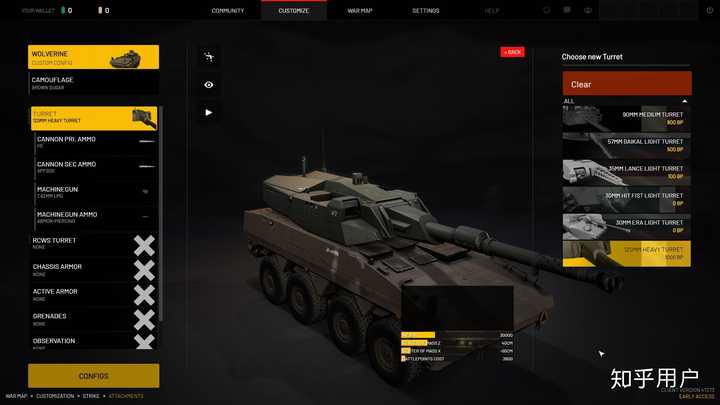The height and width of the screenshot is (405, 720).
Task: Choose the 30mm Hit Fist Light Turret
Action: pos(626,199)
